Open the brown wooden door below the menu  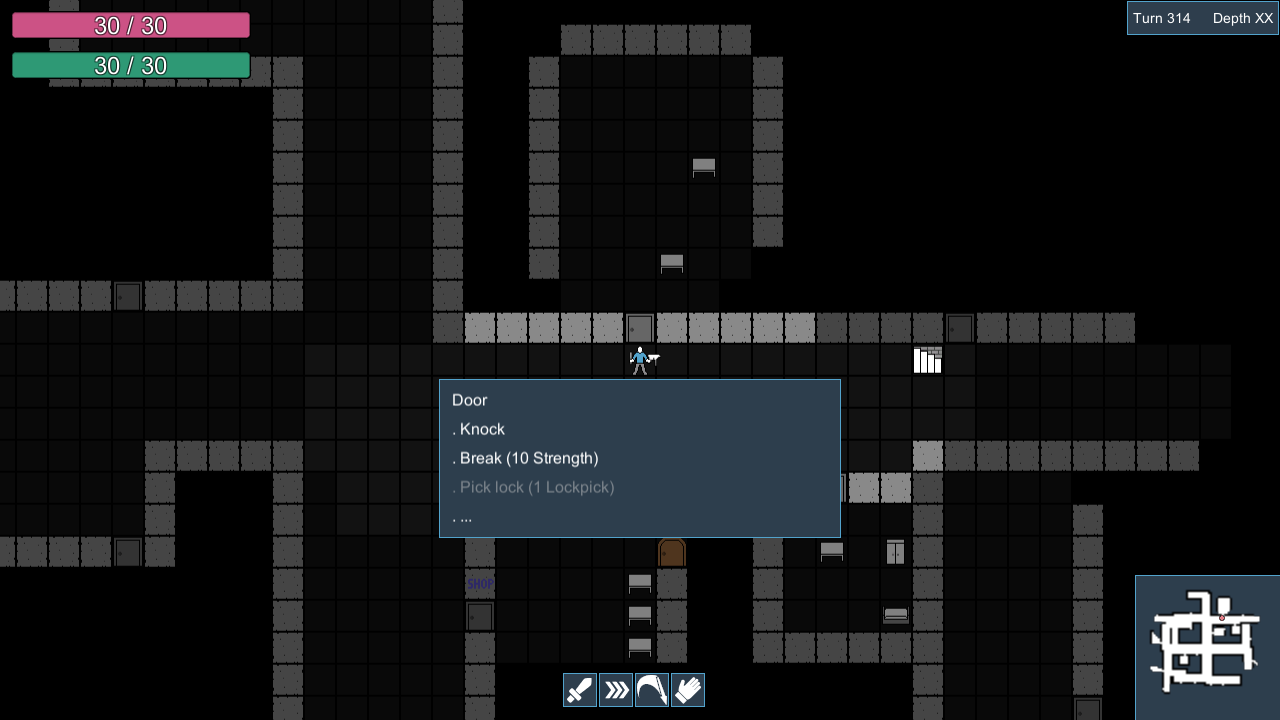[x=671, y=551]
